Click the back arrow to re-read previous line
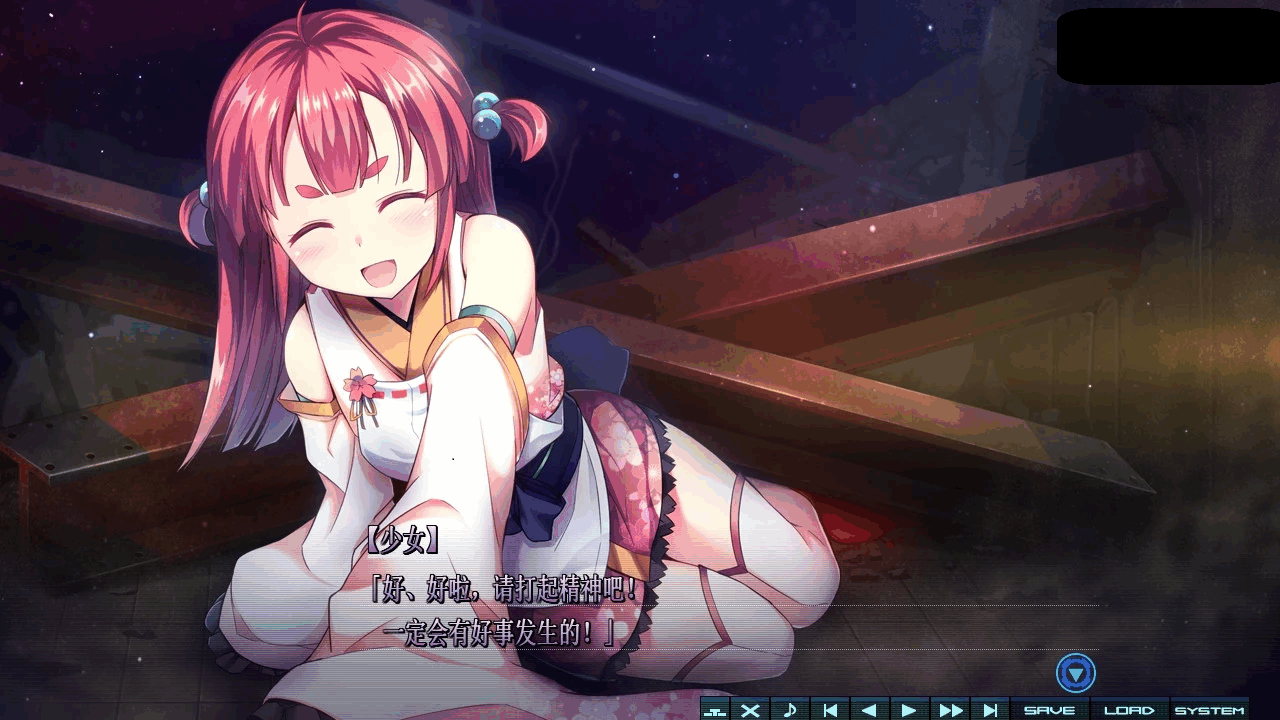Viewport: 1280px width, 720px height. click(868, 709)
